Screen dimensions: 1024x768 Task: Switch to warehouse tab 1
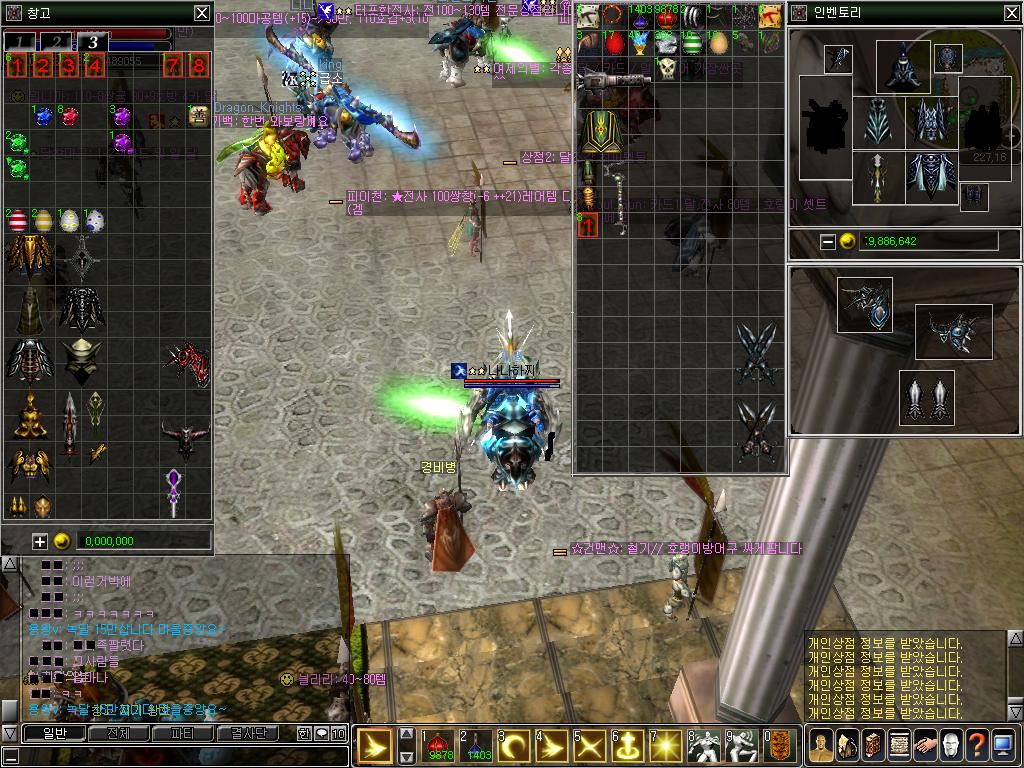[x=22, y=42]
